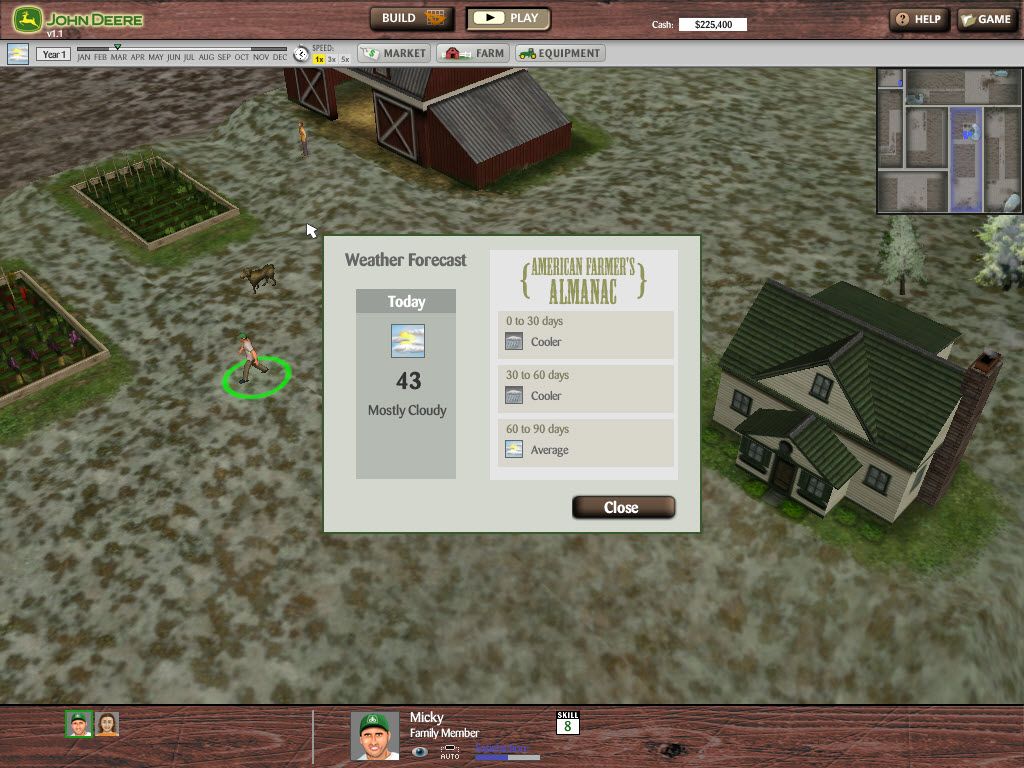Viewport: 1024px width, 768px height.
Task: Click the weather icon in the toolbar
Action: 18,54
